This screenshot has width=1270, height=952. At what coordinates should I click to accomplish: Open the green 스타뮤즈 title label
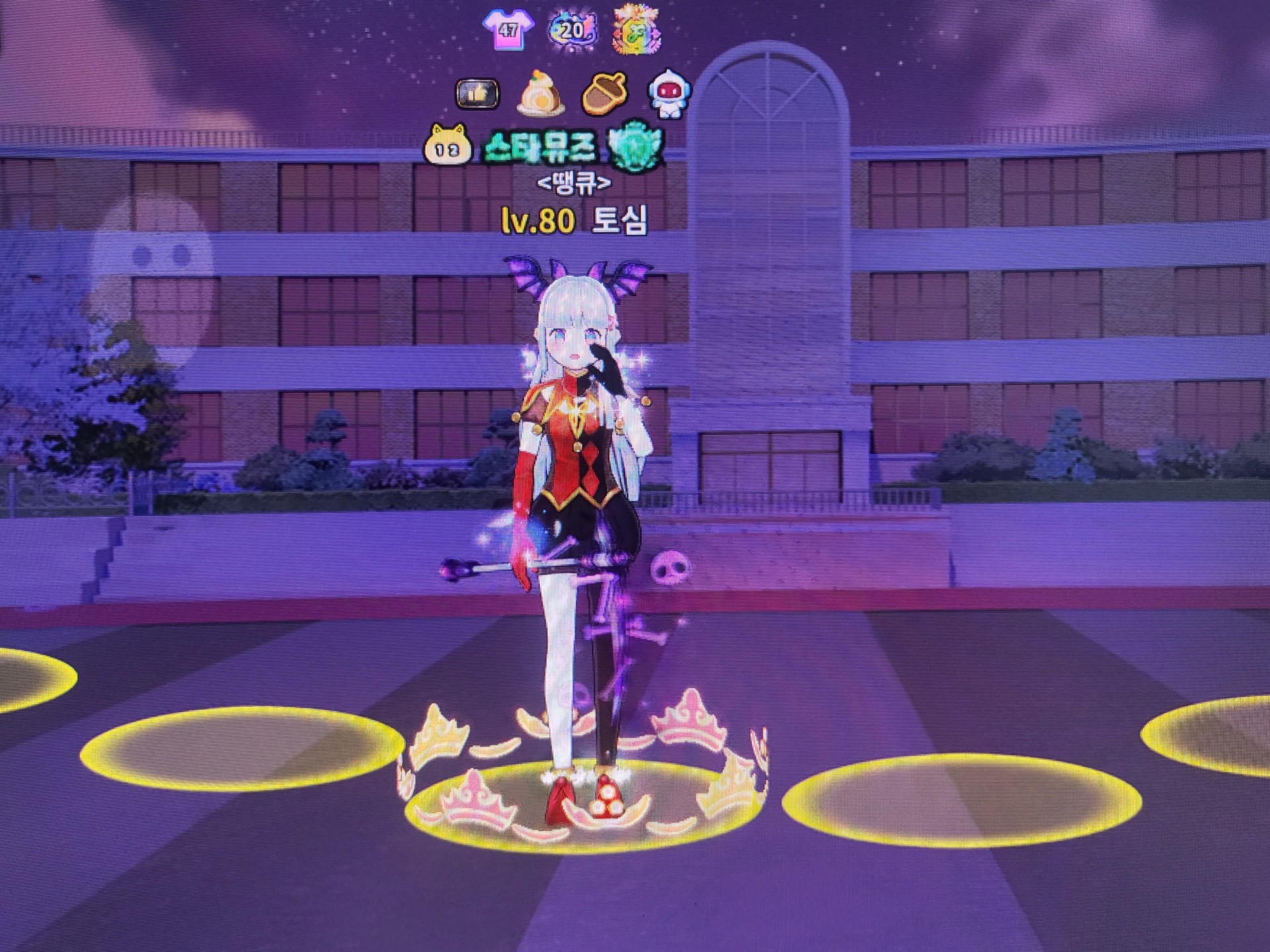[540, 147]
